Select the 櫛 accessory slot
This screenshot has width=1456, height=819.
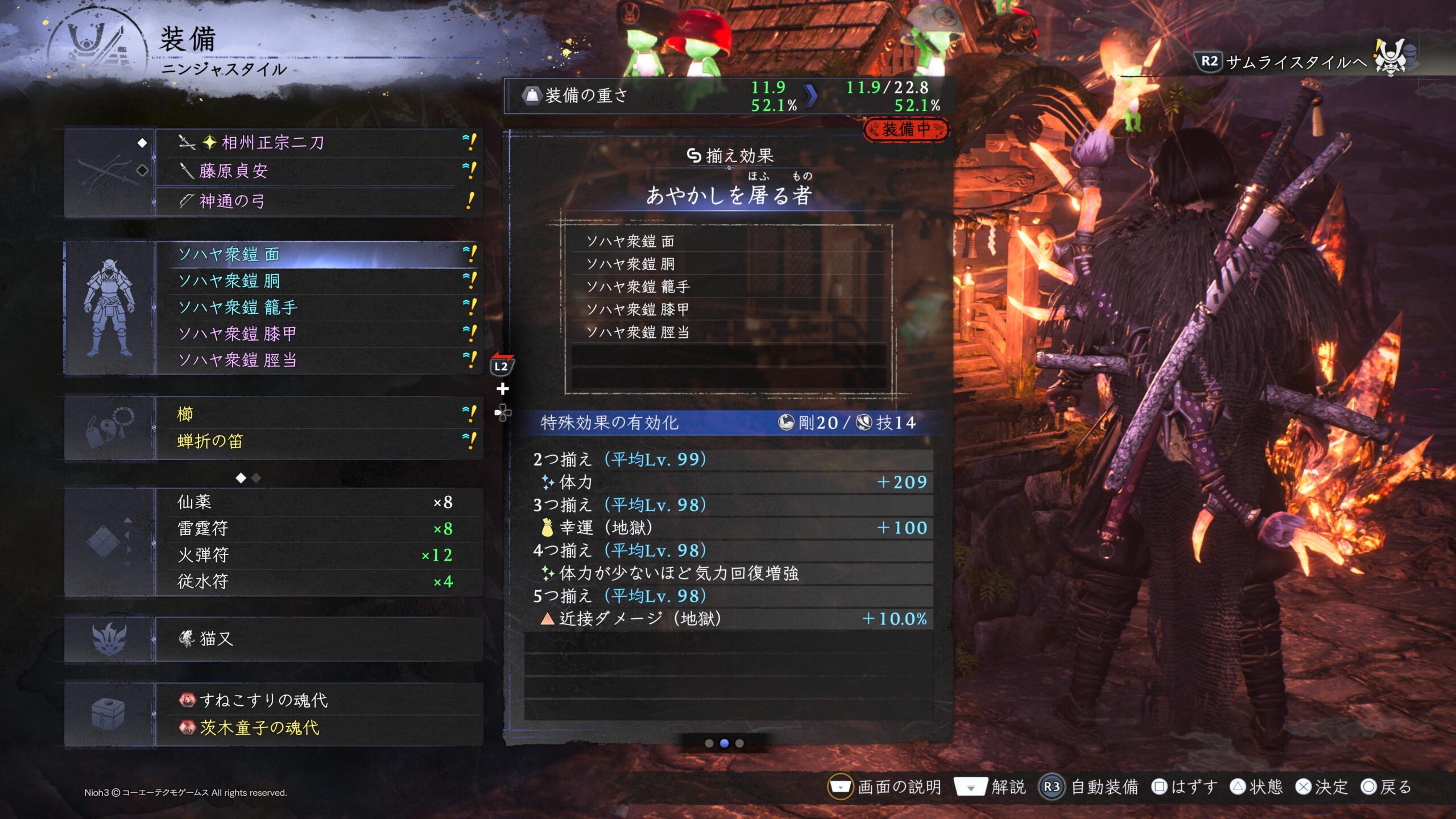pos(318,414)
